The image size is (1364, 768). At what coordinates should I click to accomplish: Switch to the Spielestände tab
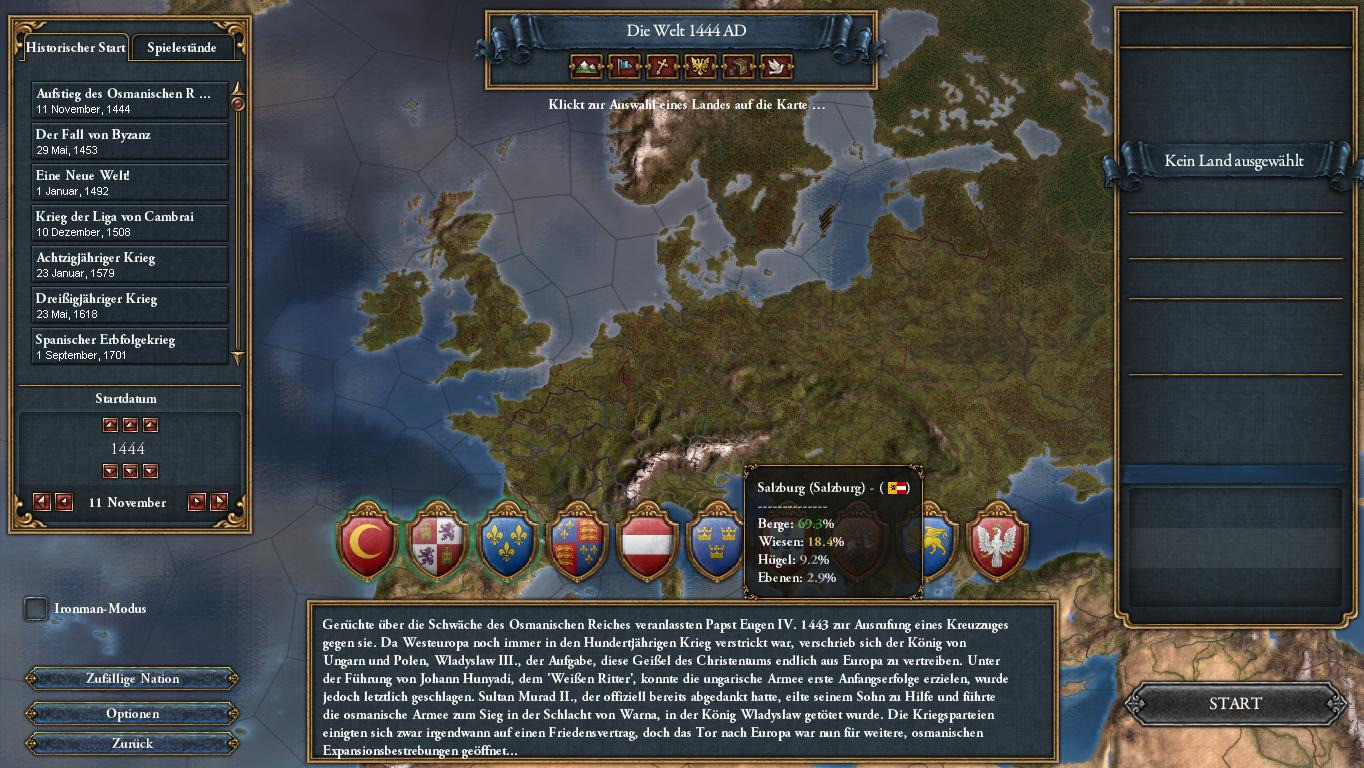(181, 47)
